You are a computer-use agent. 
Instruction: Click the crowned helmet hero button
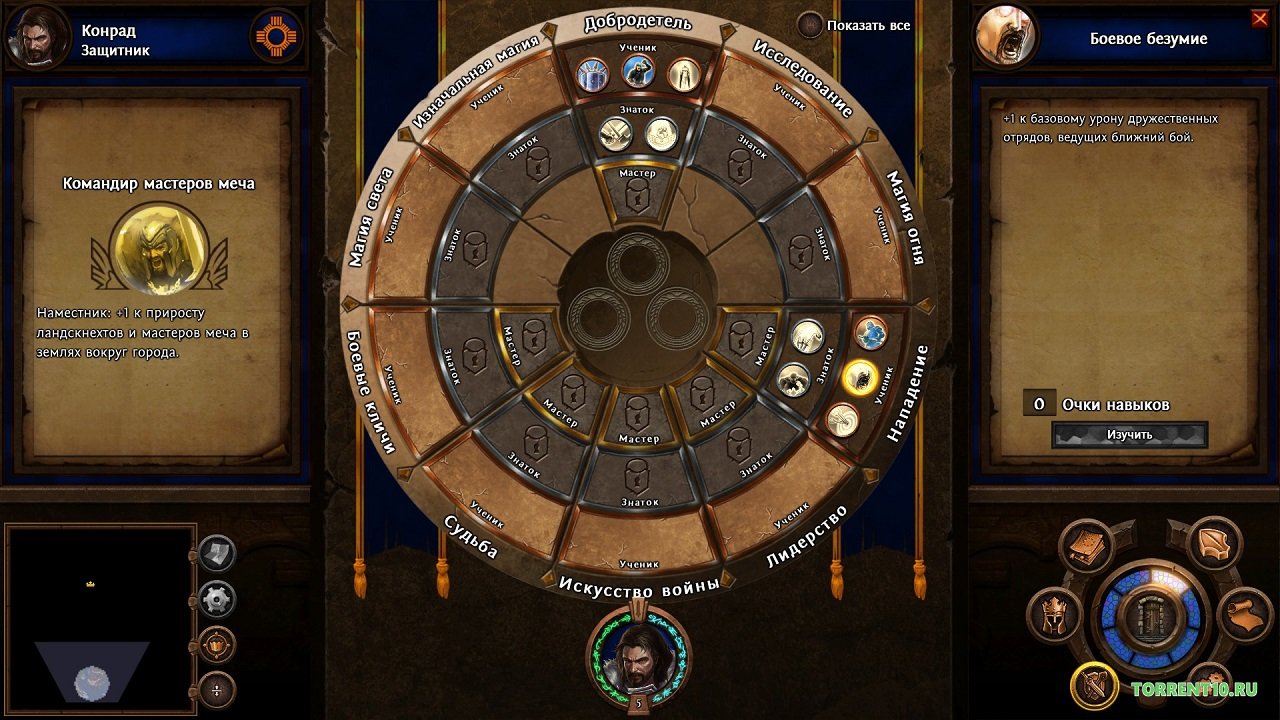[x=1055, y=615]
